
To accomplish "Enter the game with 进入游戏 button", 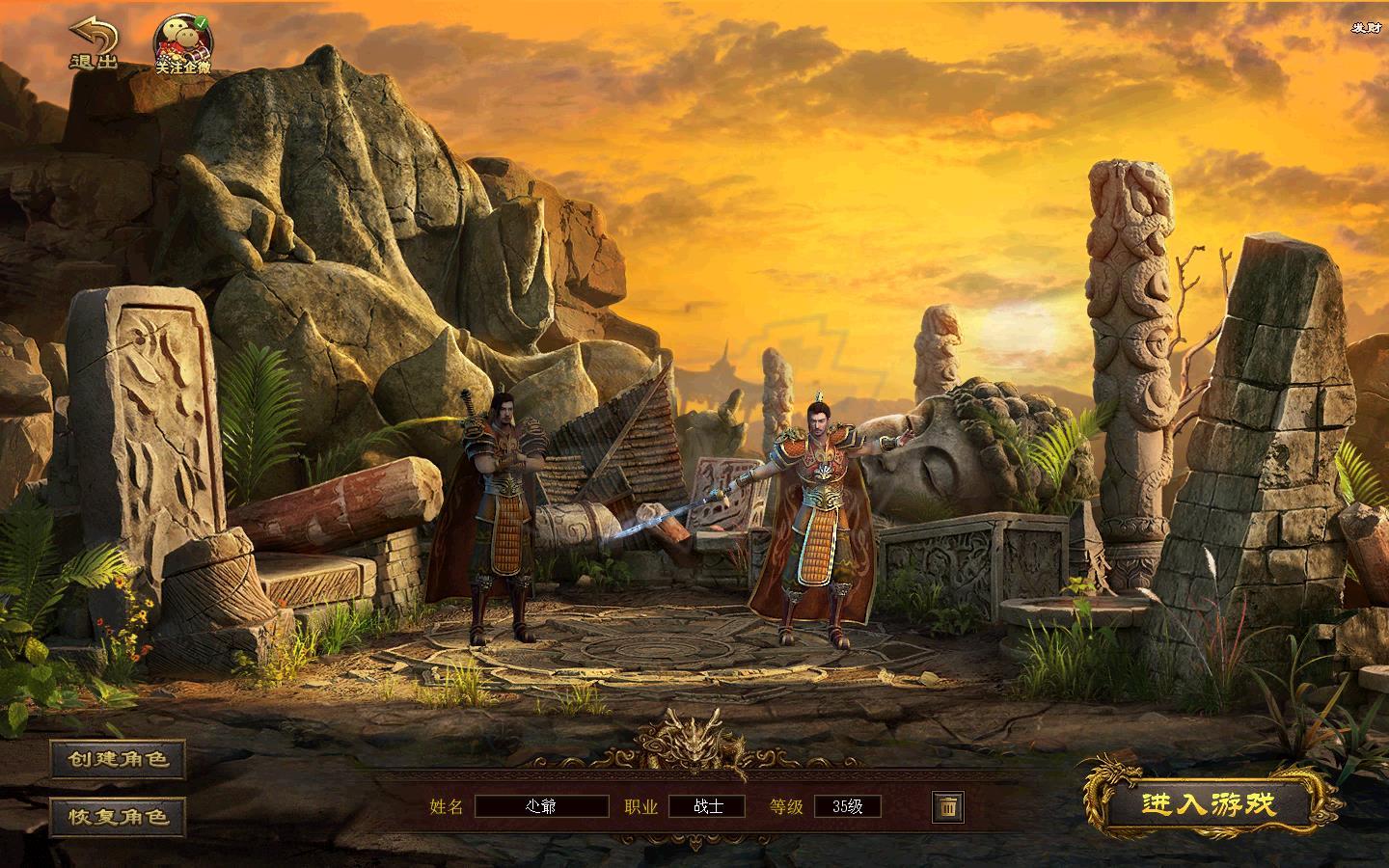I will click(x=1208, y=804).
